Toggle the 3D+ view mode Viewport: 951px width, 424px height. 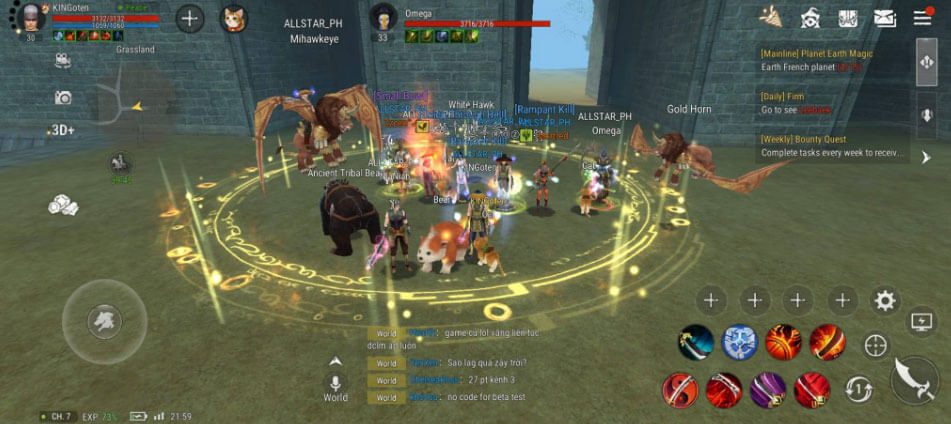(62, 130)
